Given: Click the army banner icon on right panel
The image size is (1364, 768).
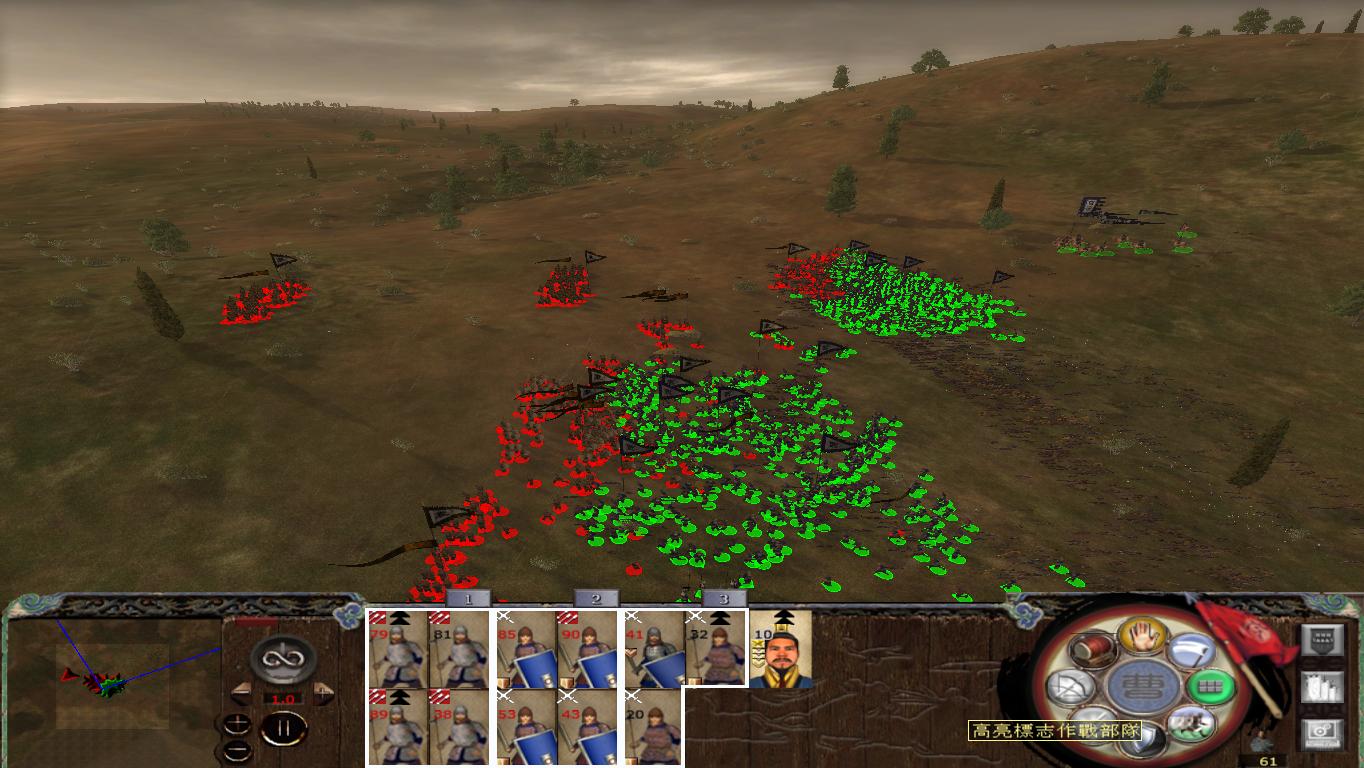Looking at the screenshot, I should click(x=1325, y=640).
